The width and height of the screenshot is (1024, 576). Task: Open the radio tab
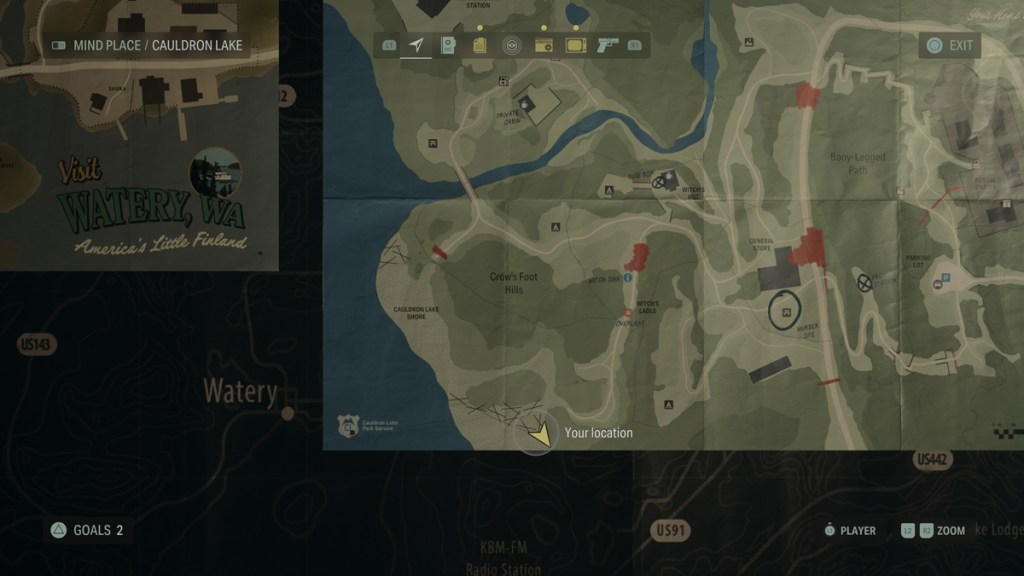pyautogui.click(x=543, y=45)
